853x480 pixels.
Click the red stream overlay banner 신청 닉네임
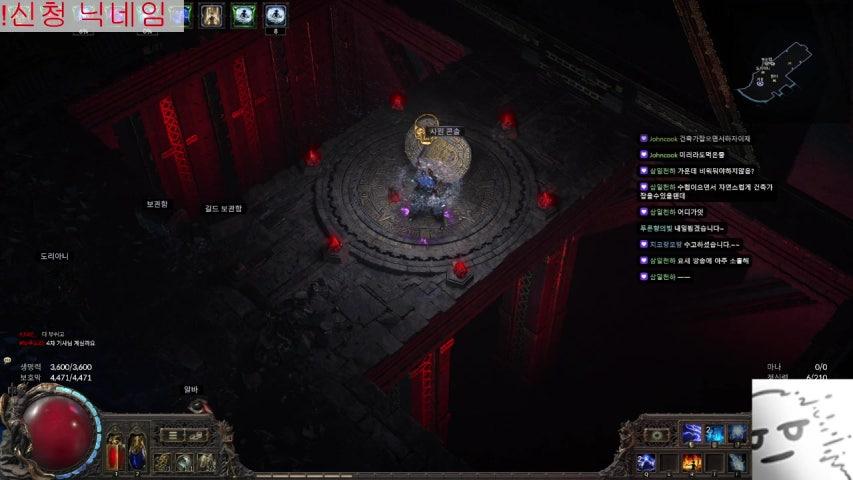coord(91,15)
